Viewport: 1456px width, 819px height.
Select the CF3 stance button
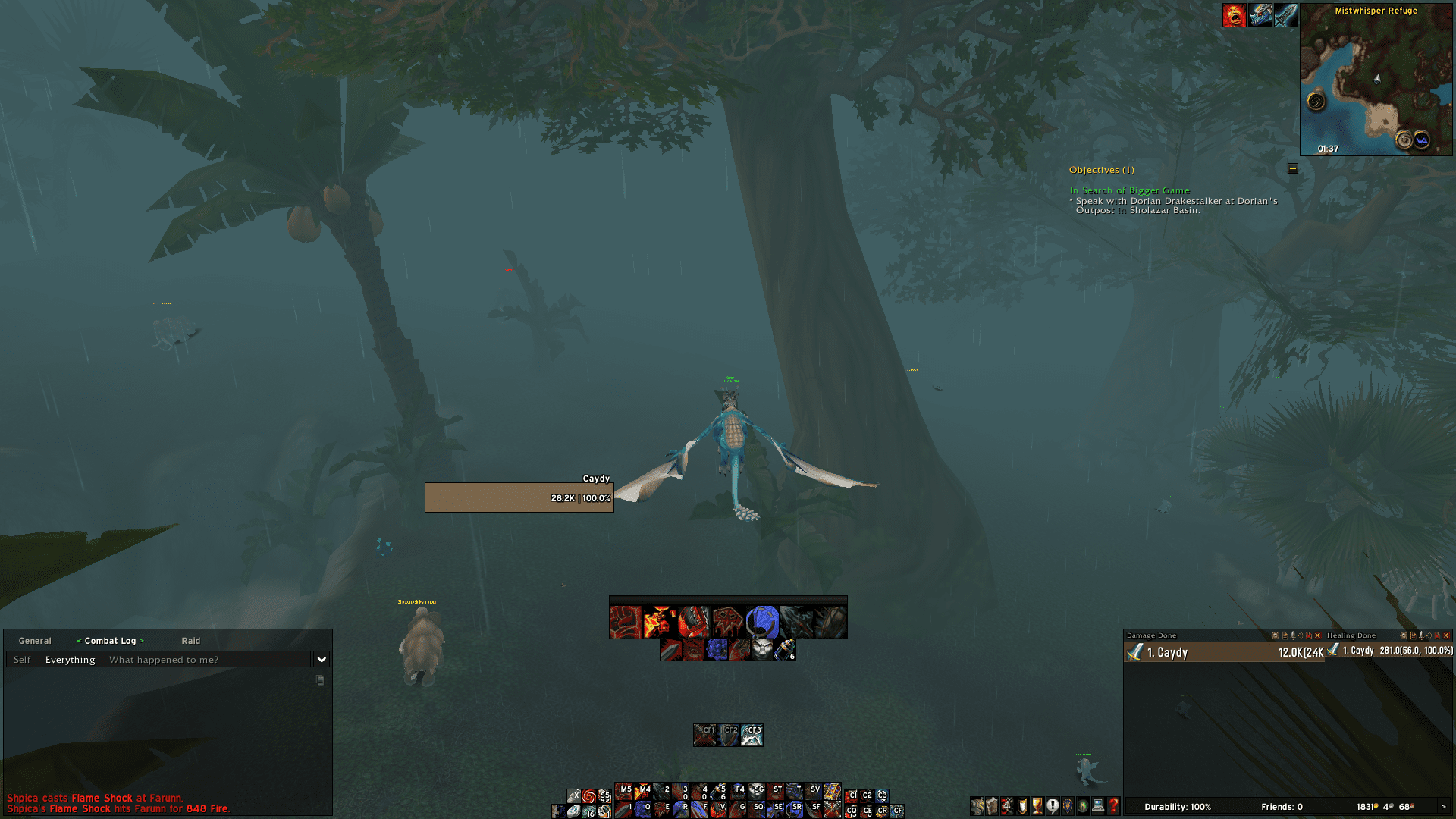pos(752,735)
